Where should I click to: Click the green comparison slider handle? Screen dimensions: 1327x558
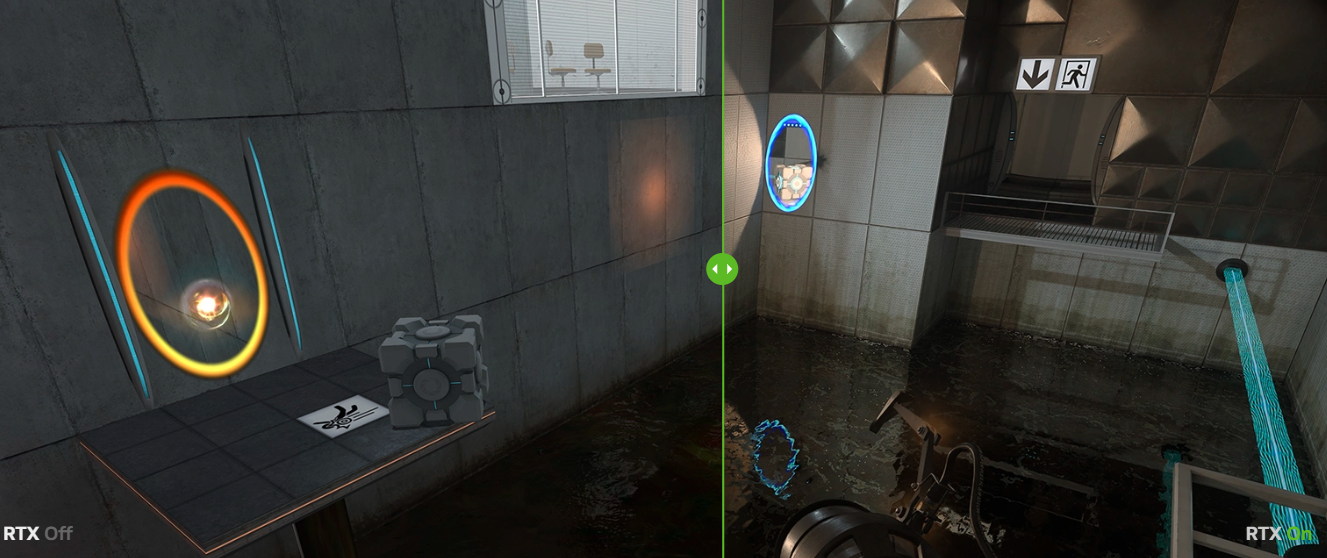(722, 268)
